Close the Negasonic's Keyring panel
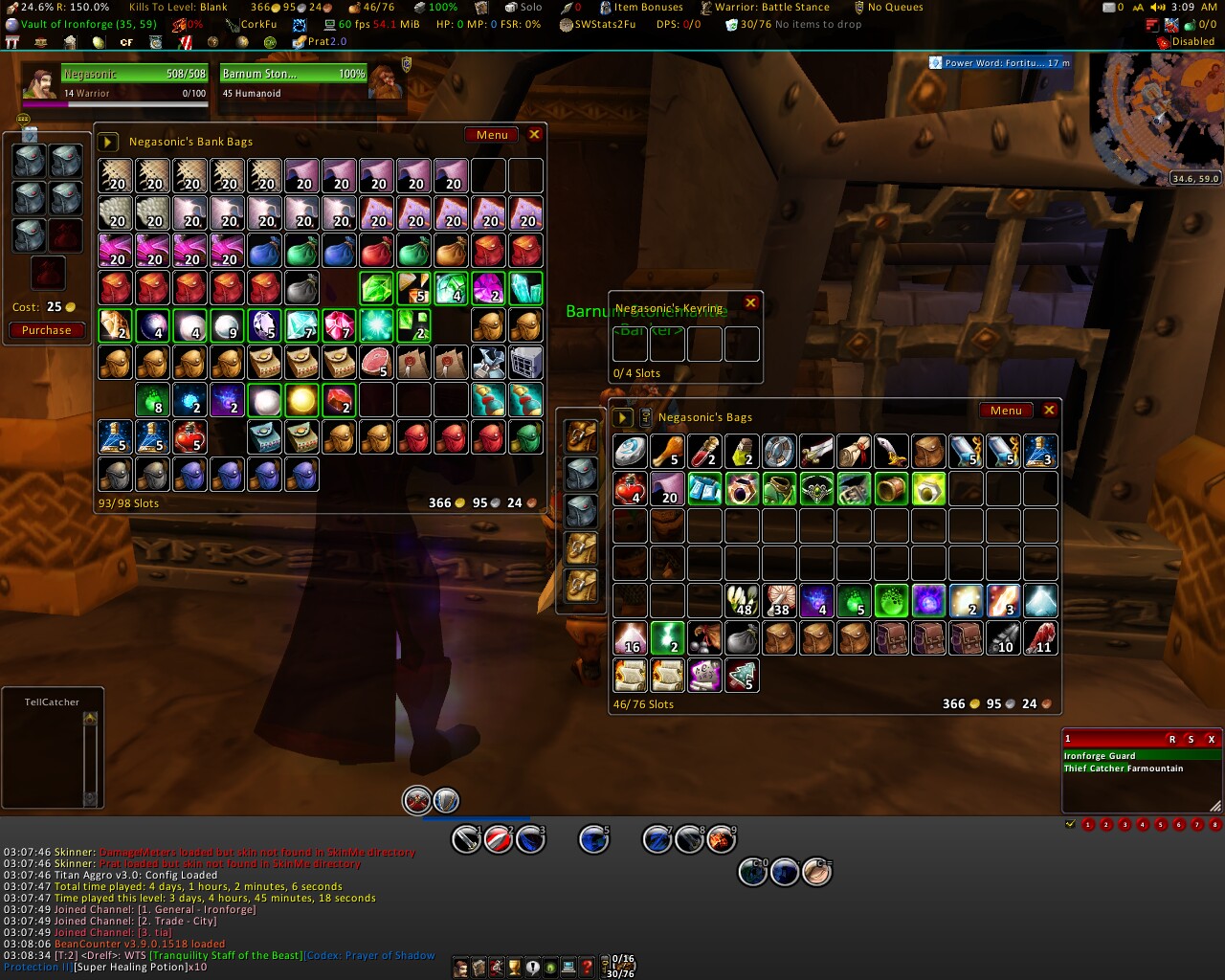Viewport: 1225px width, 980px height. point(751,303)
